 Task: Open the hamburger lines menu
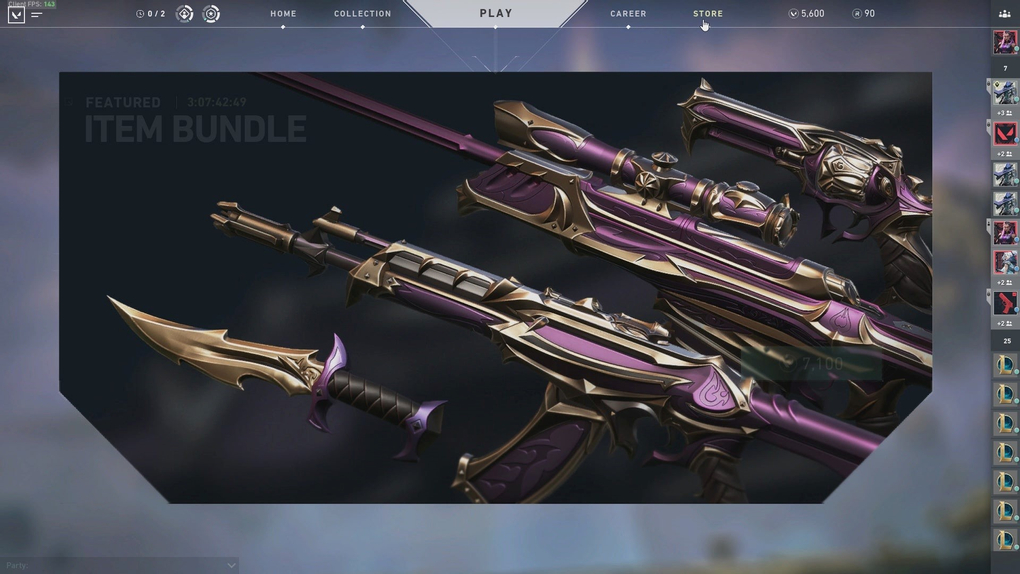(x=37, y=15)
